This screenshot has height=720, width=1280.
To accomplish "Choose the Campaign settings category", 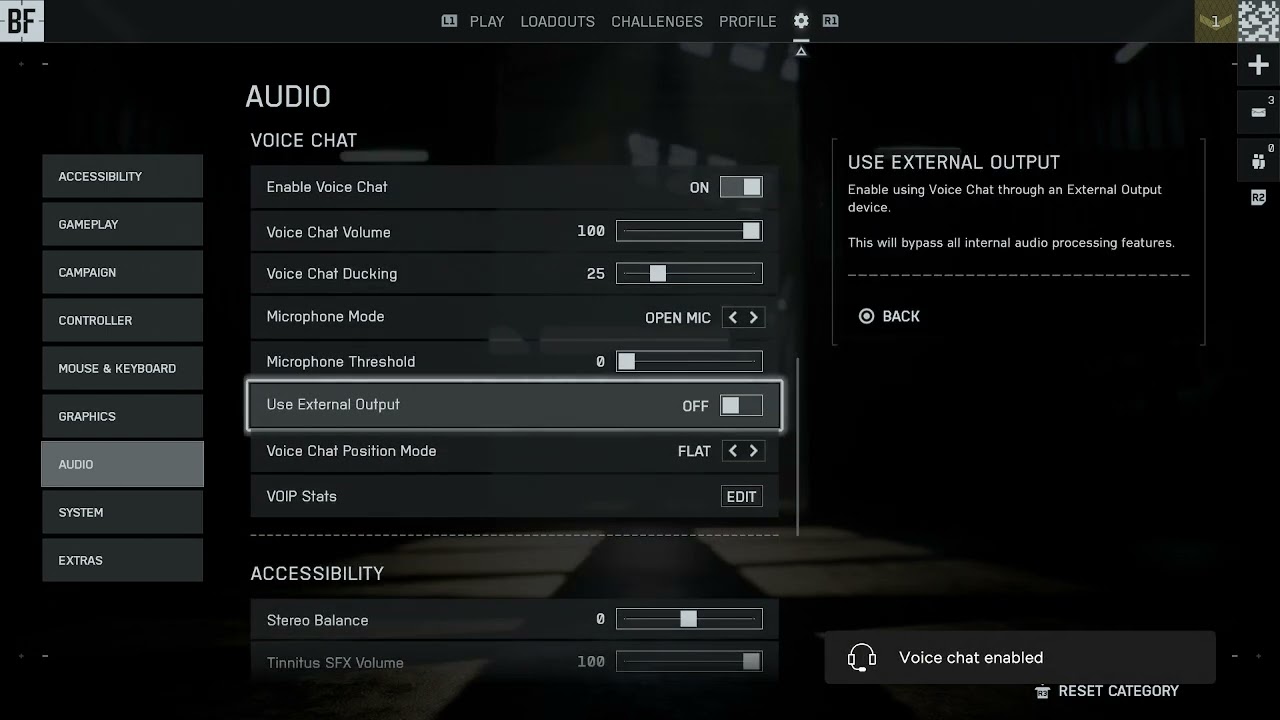I will (x=122, y=272).
